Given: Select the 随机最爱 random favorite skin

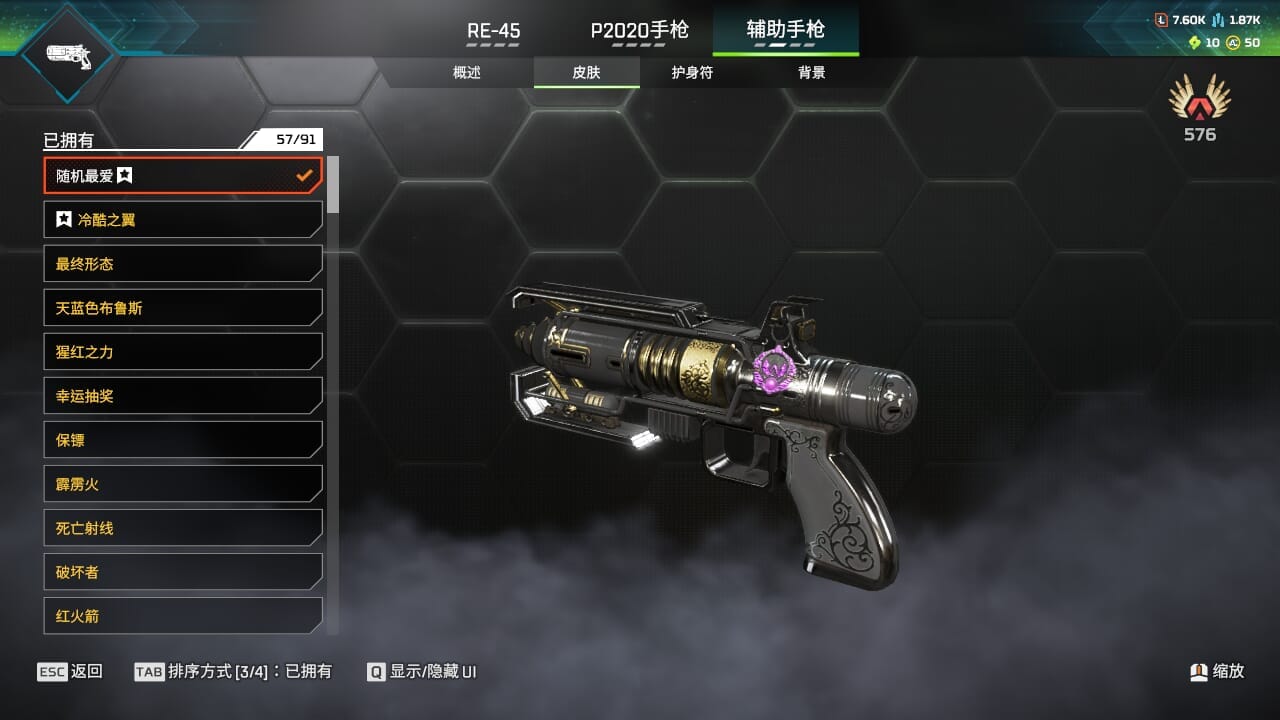Looking at the screenshot, I should click(183, 176).
